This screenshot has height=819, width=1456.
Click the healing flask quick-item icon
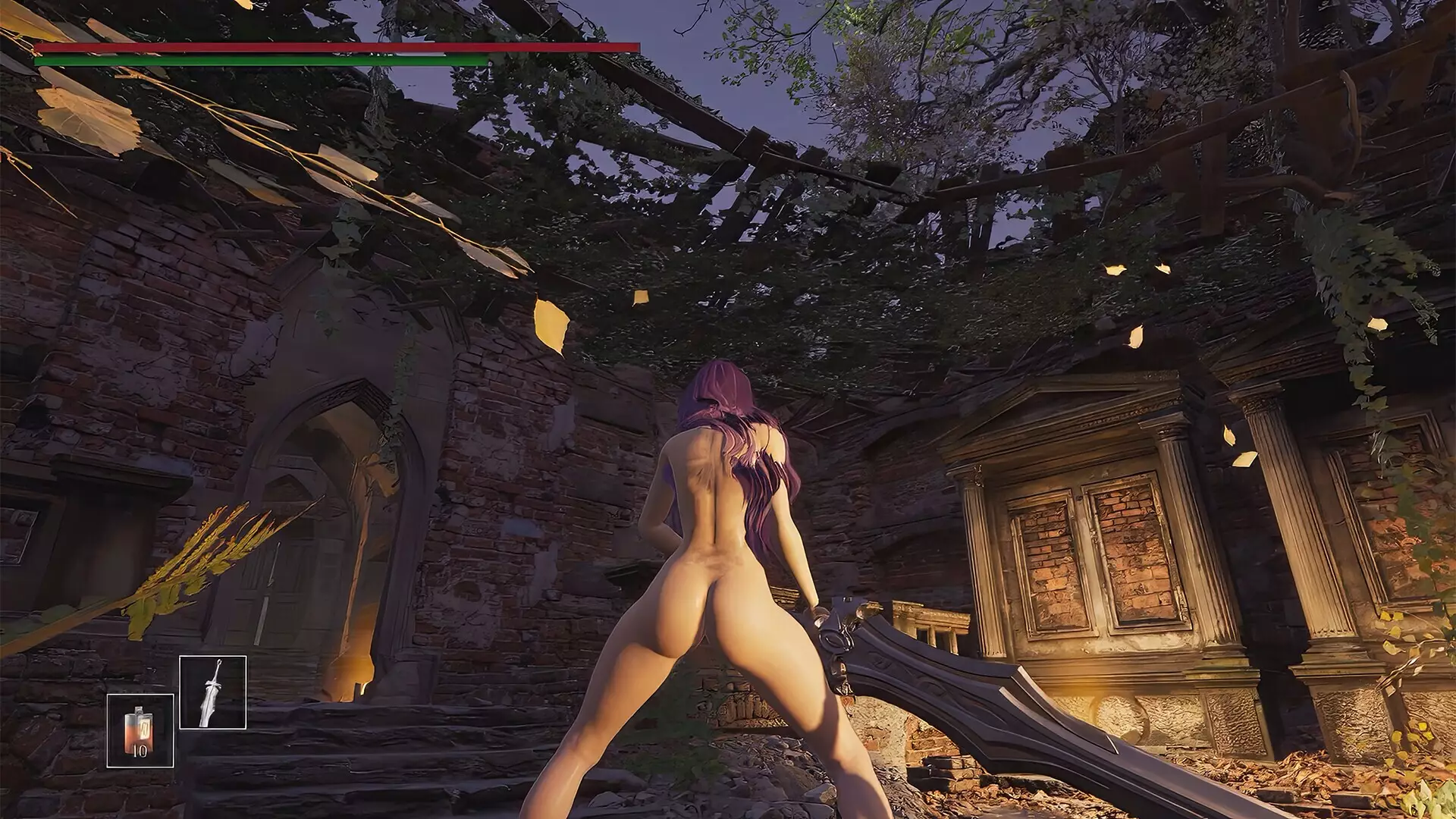click(x=139, y=731)
